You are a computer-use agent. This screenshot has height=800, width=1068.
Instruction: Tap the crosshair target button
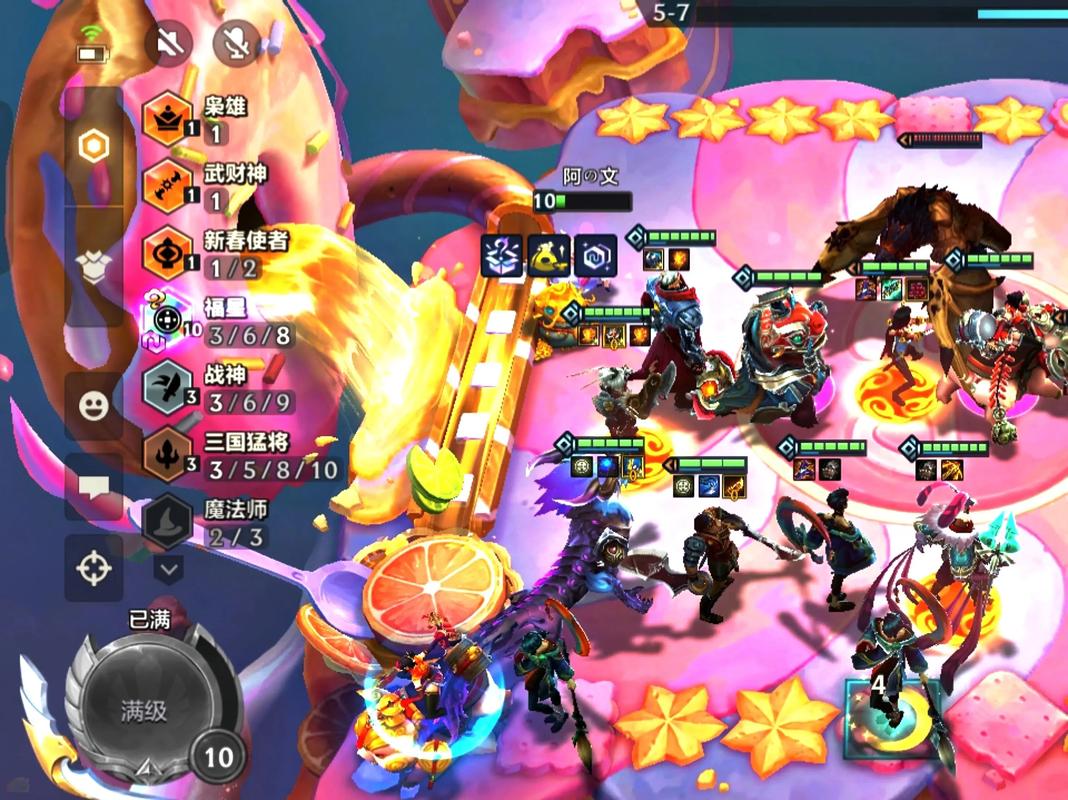[94, 568]
